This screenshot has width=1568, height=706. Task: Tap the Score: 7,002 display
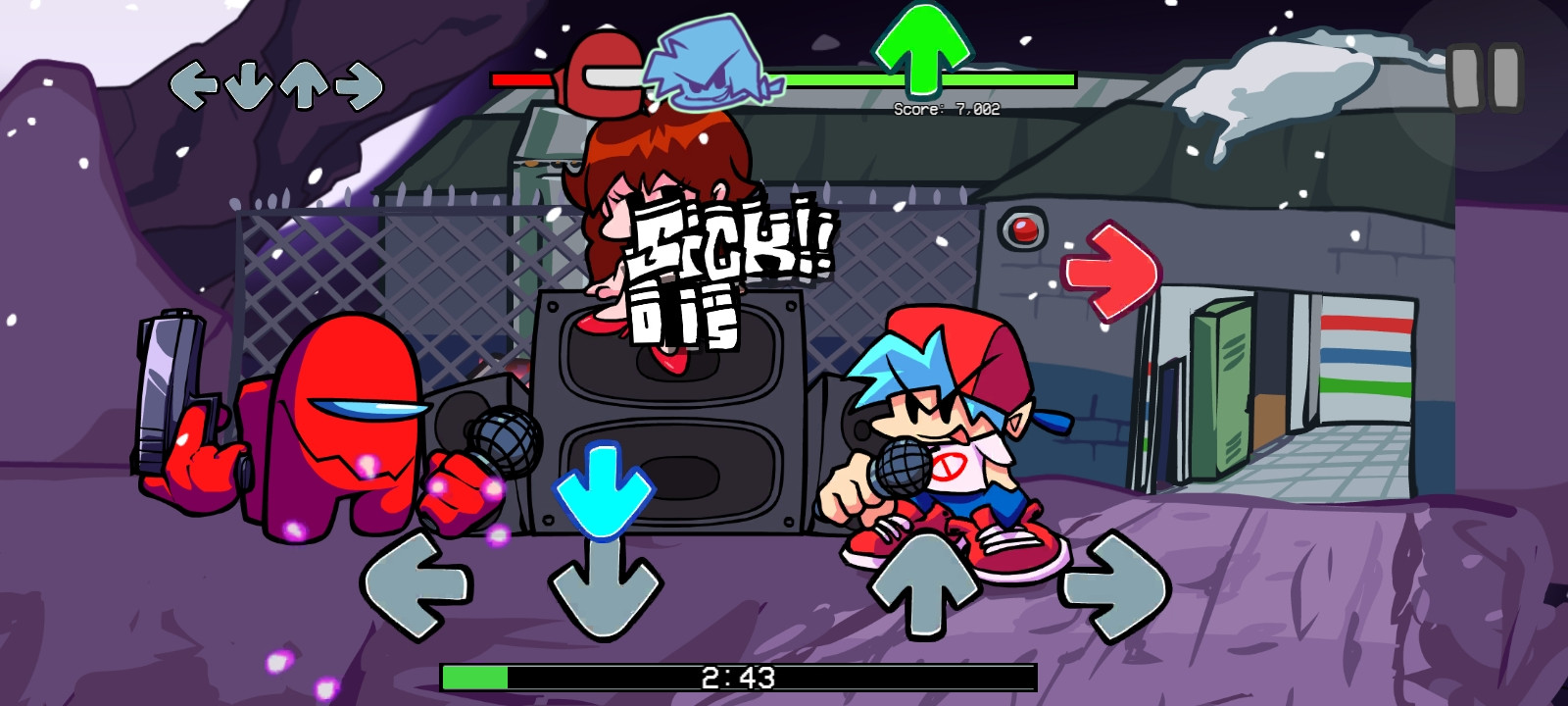(947, 108)
